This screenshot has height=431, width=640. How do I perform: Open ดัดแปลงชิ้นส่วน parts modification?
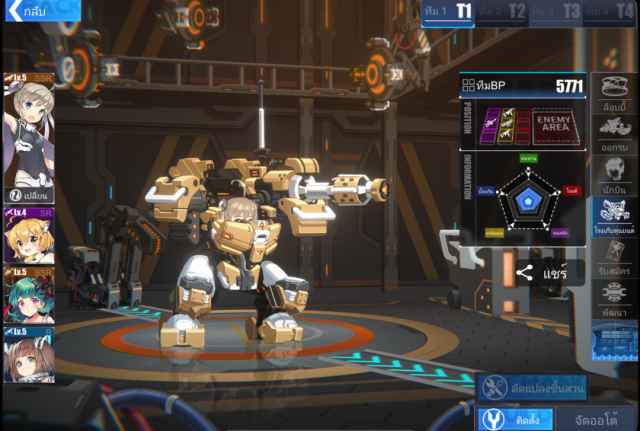coord(532,387)
